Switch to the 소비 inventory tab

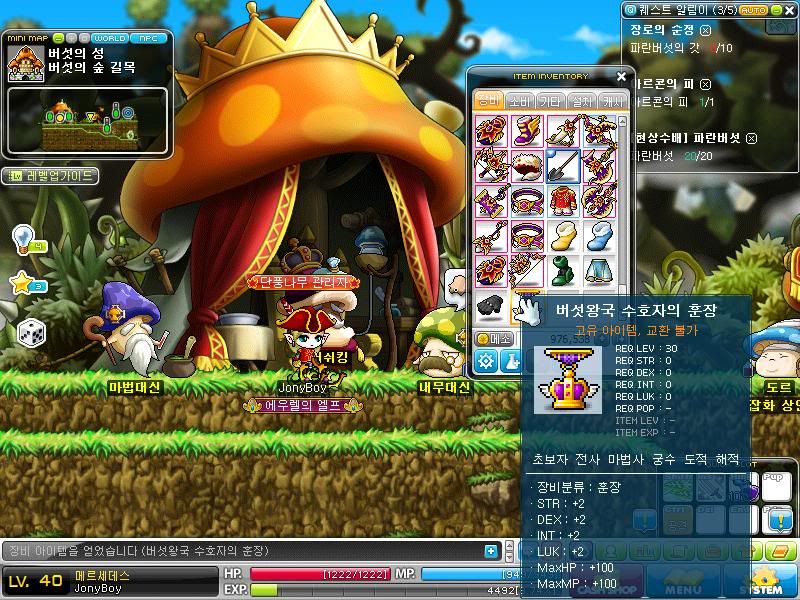[518, 101]
